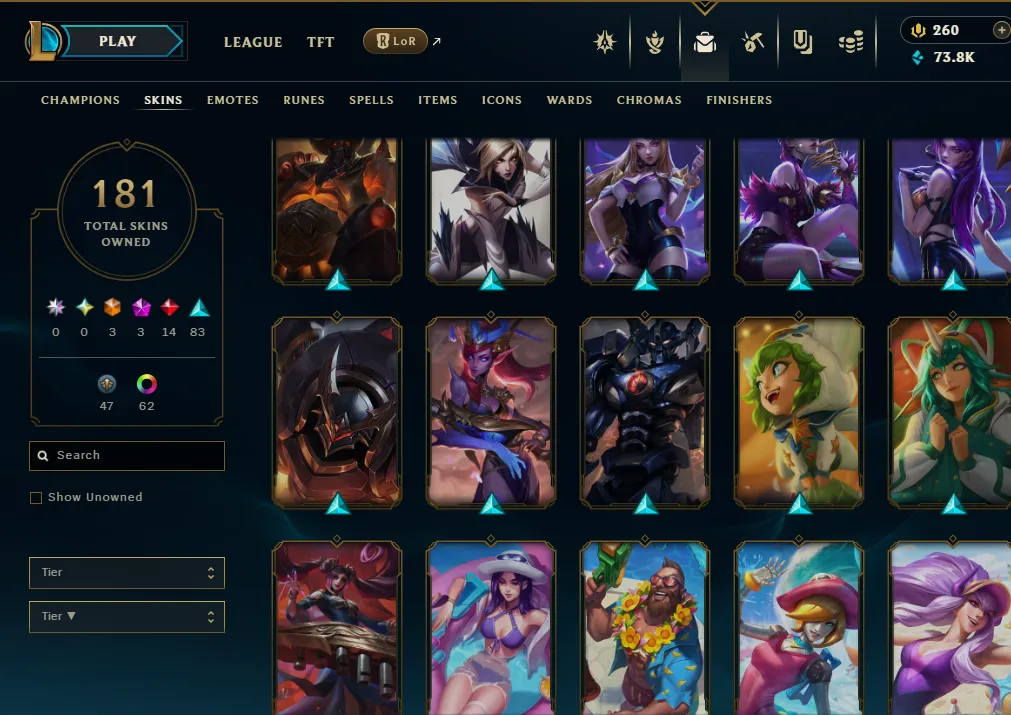Open the store via coin stack icon
This screenshot has width=1011, height=715.
pyautogui.click(x=851, y=42)
